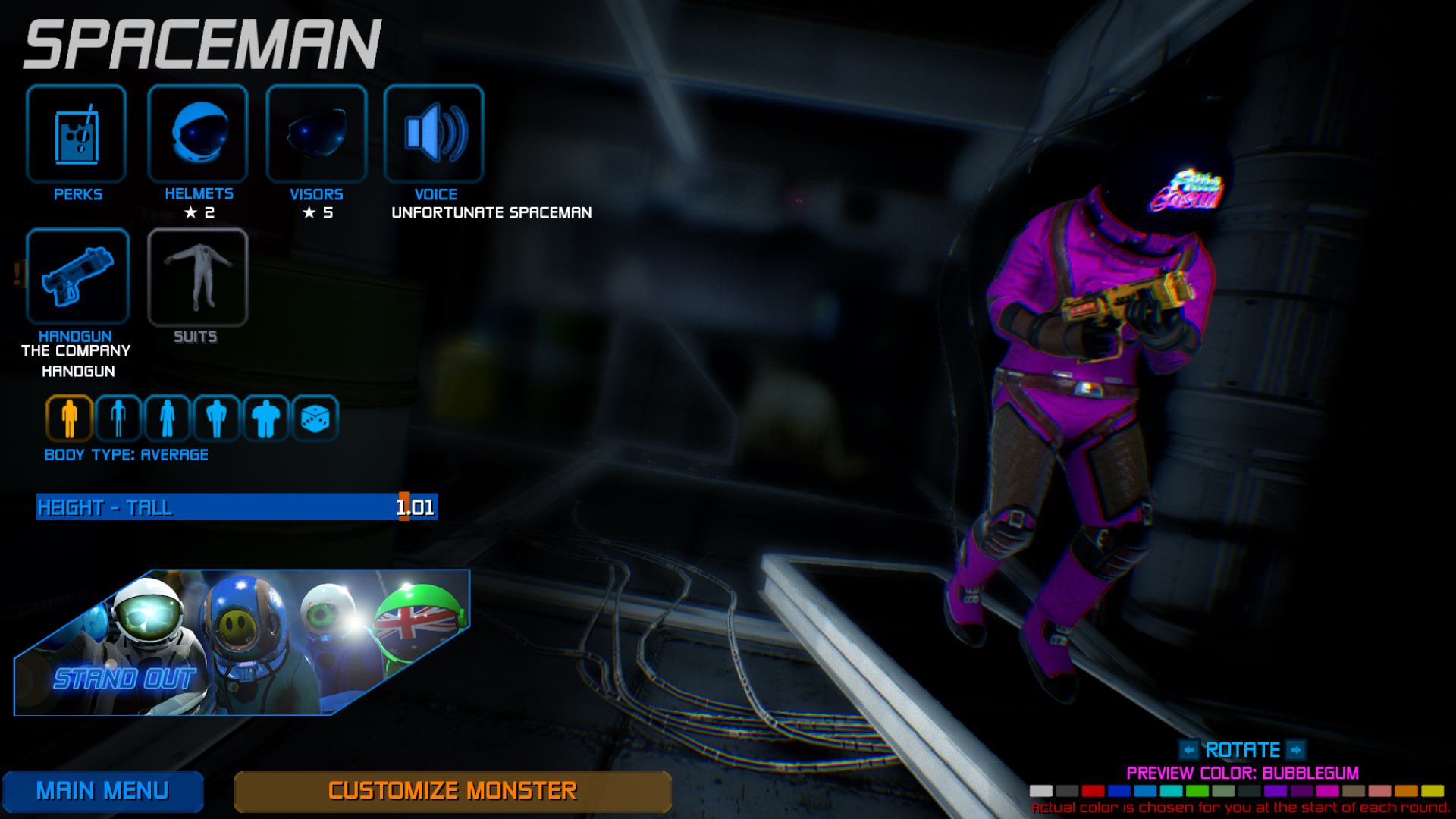Viewport: 1456px width, 819px height.
Task: Open the Visors selection
Action: [x=316, y=133]
